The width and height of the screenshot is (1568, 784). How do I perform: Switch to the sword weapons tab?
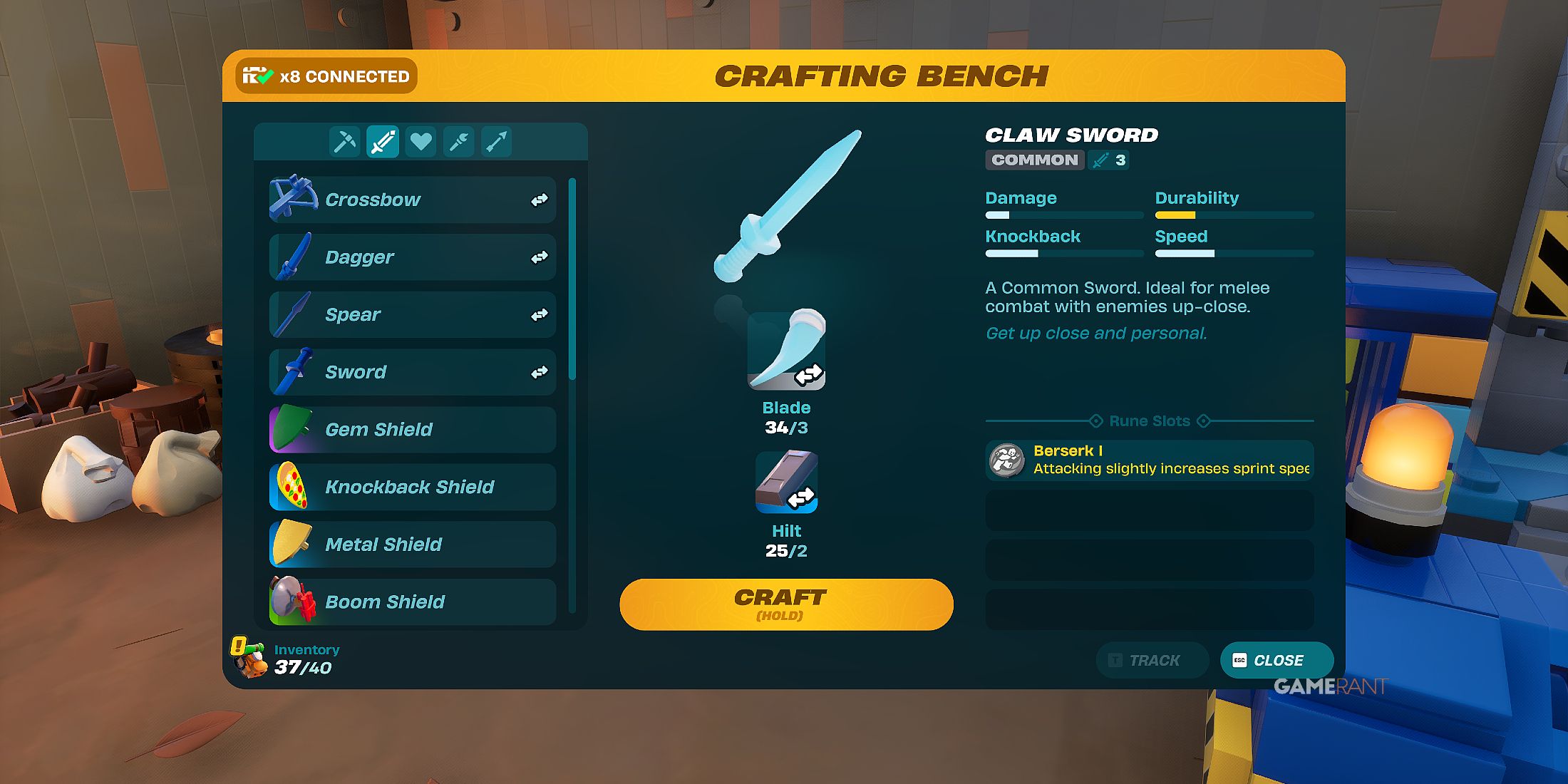(x=382, y=141)
